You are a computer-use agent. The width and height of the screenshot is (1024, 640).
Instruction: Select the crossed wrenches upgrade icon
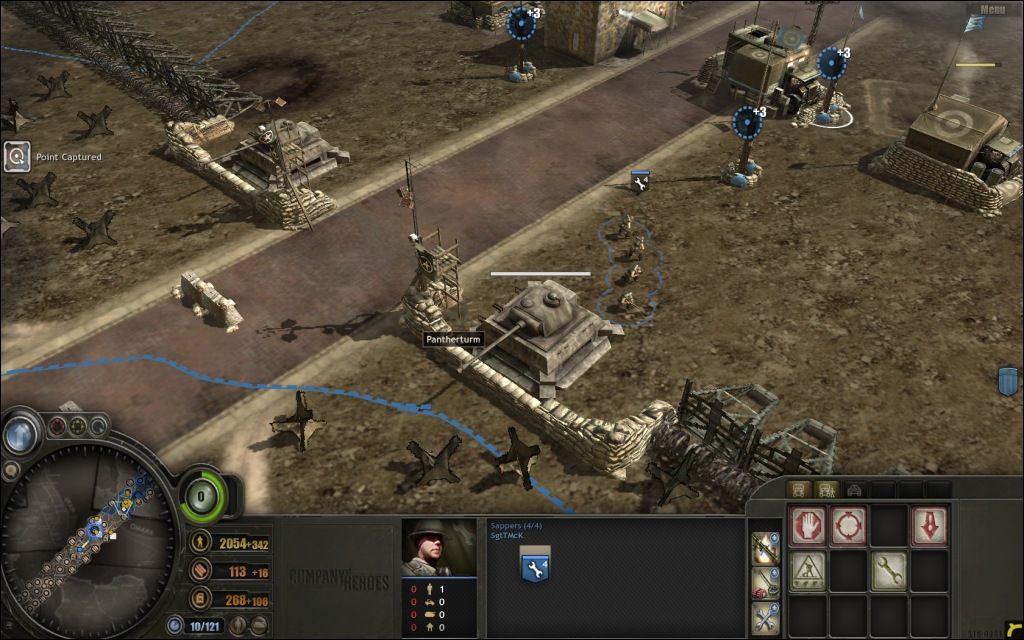pyautogui.click(x=766, y=617)
